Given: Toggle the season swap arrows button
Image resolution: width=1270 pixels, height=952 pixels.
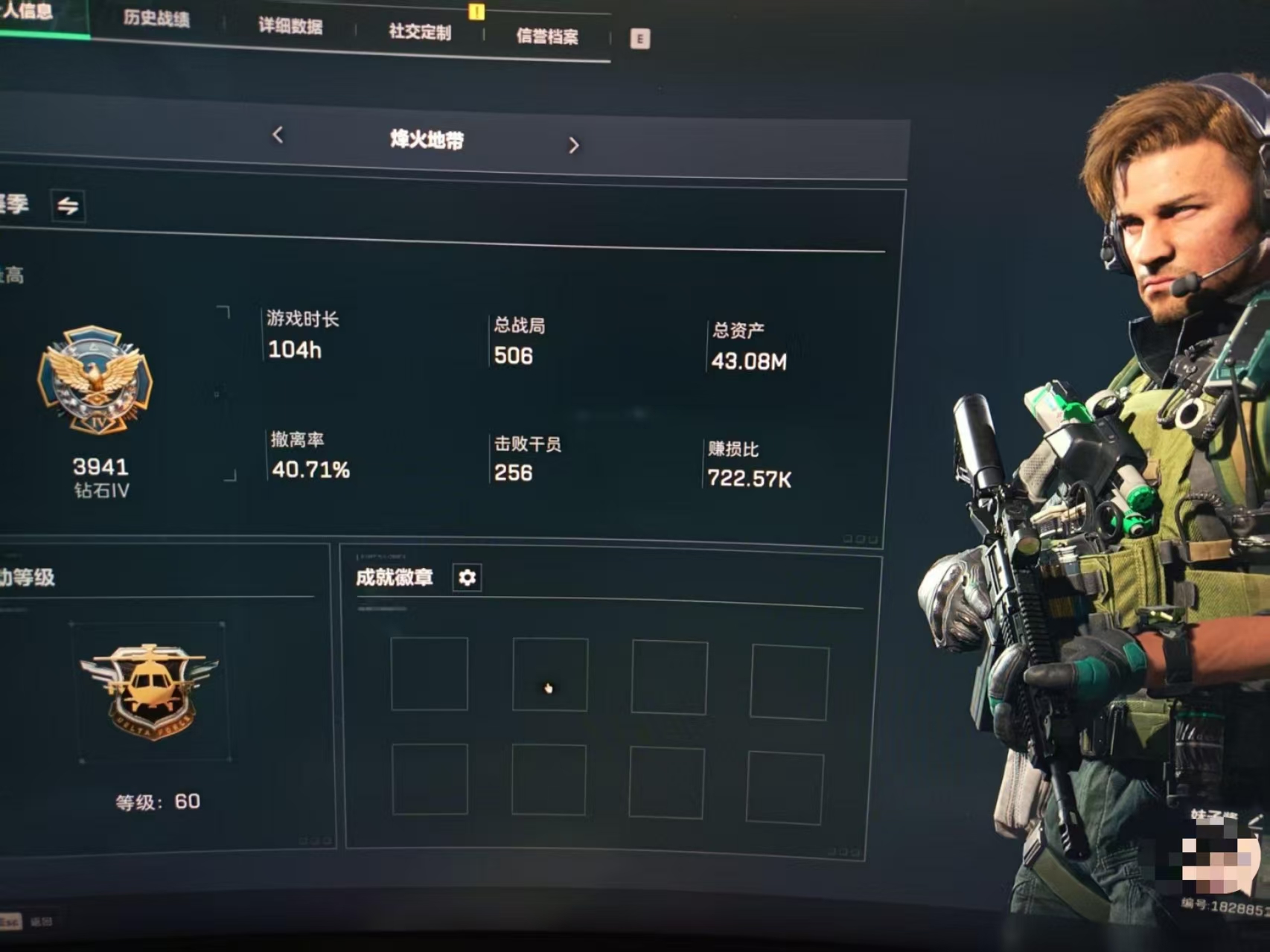Looking at the screenshot, I should click(68, 205).
